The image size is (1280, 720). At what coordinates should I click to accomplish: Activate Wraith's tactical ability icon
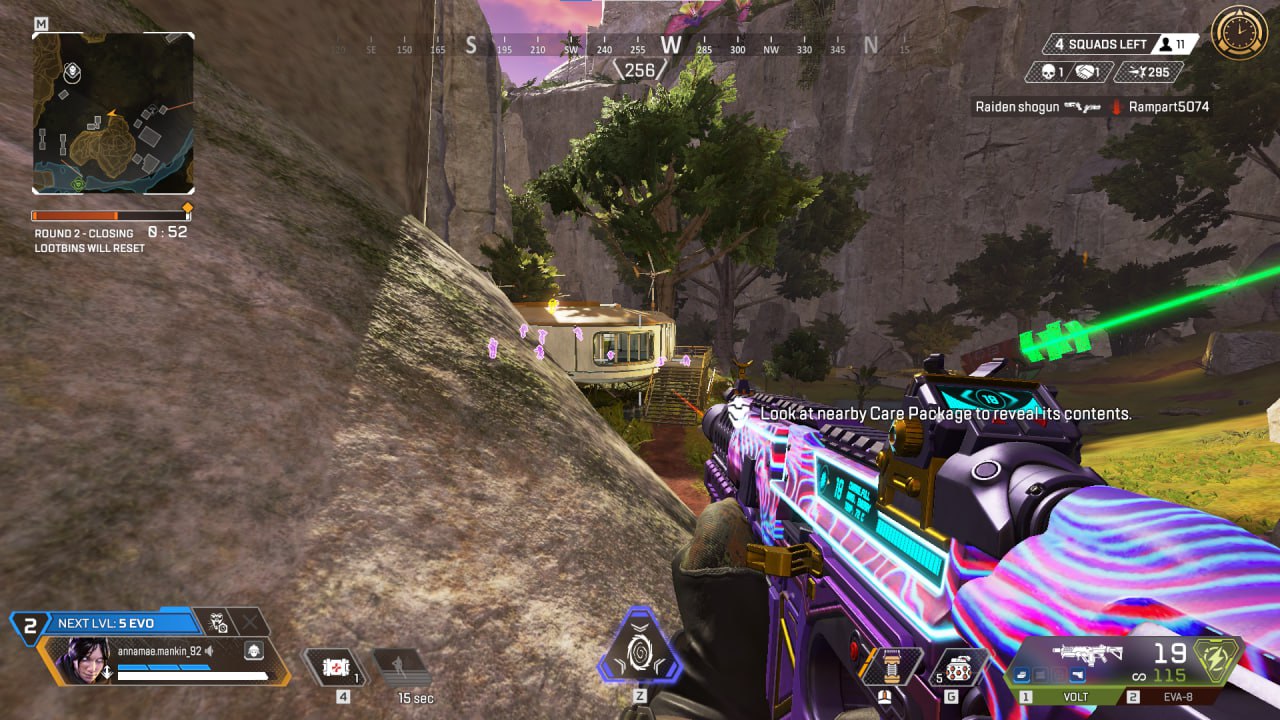pyautogui.click(x=640, y=646)
